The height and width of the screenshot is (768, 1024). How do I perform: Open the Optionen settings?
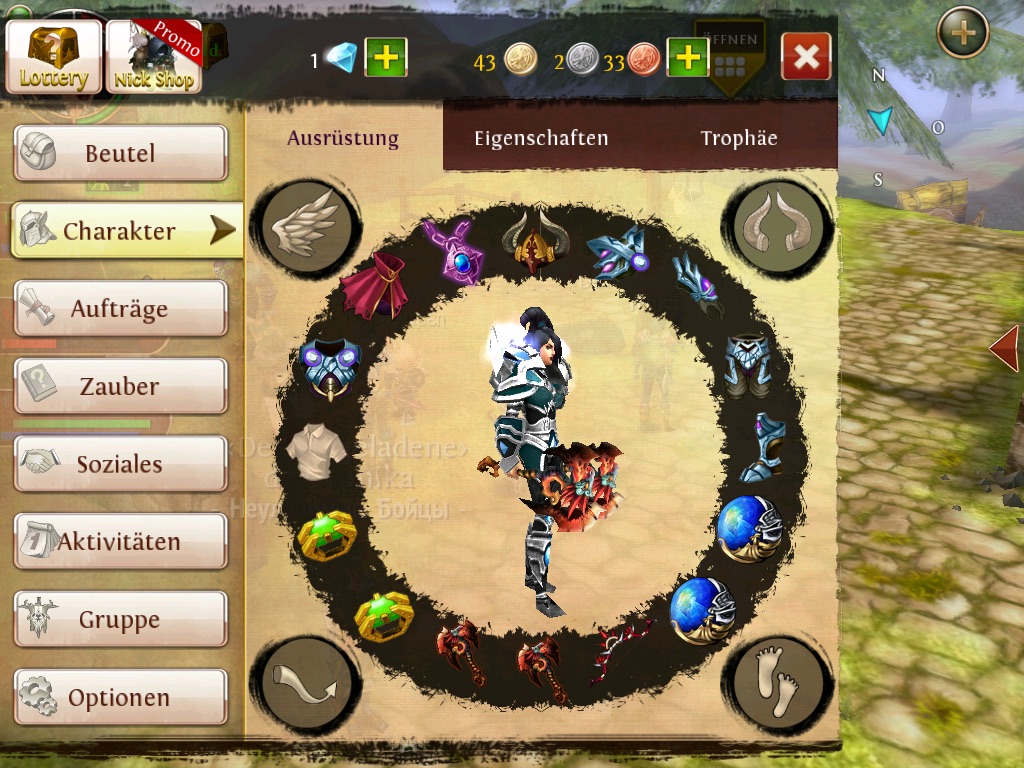point(120,697)
